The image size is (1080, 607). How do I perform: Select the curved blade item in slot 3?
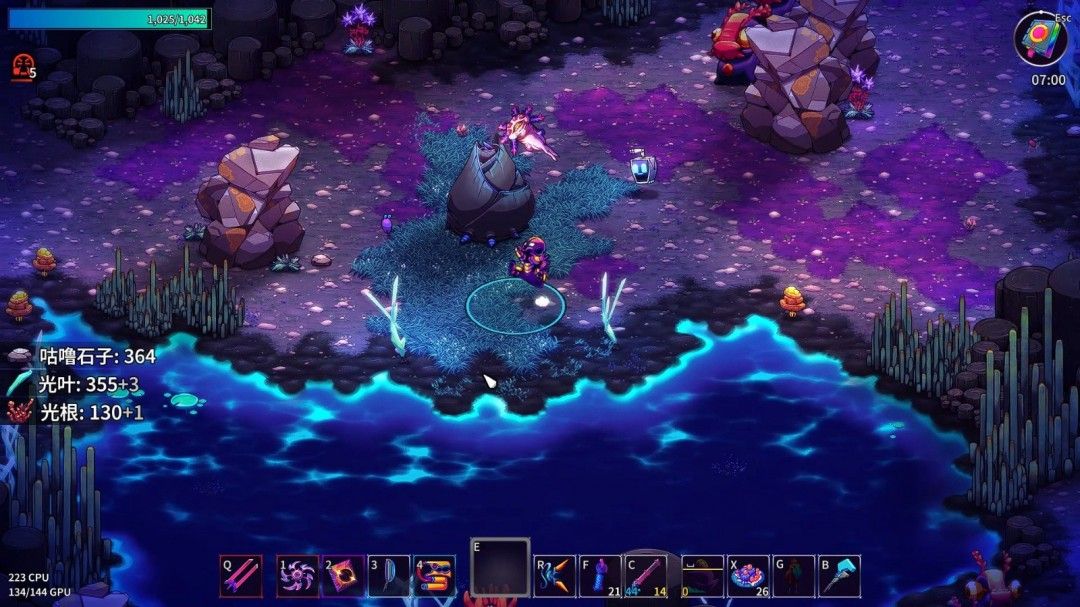pyautogui.click(x=389, y=576)
